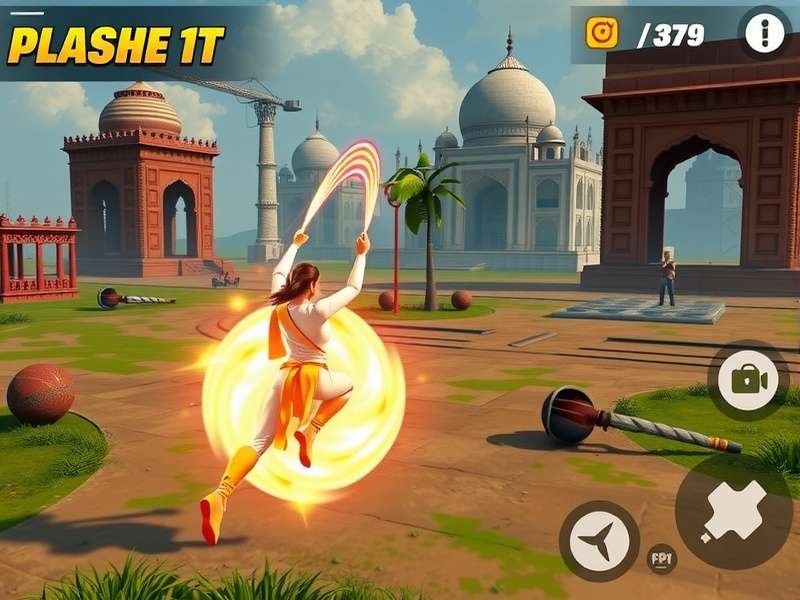Activate the three-pointed shuriken ability button

pyautogui.click(x=599, y=542)
